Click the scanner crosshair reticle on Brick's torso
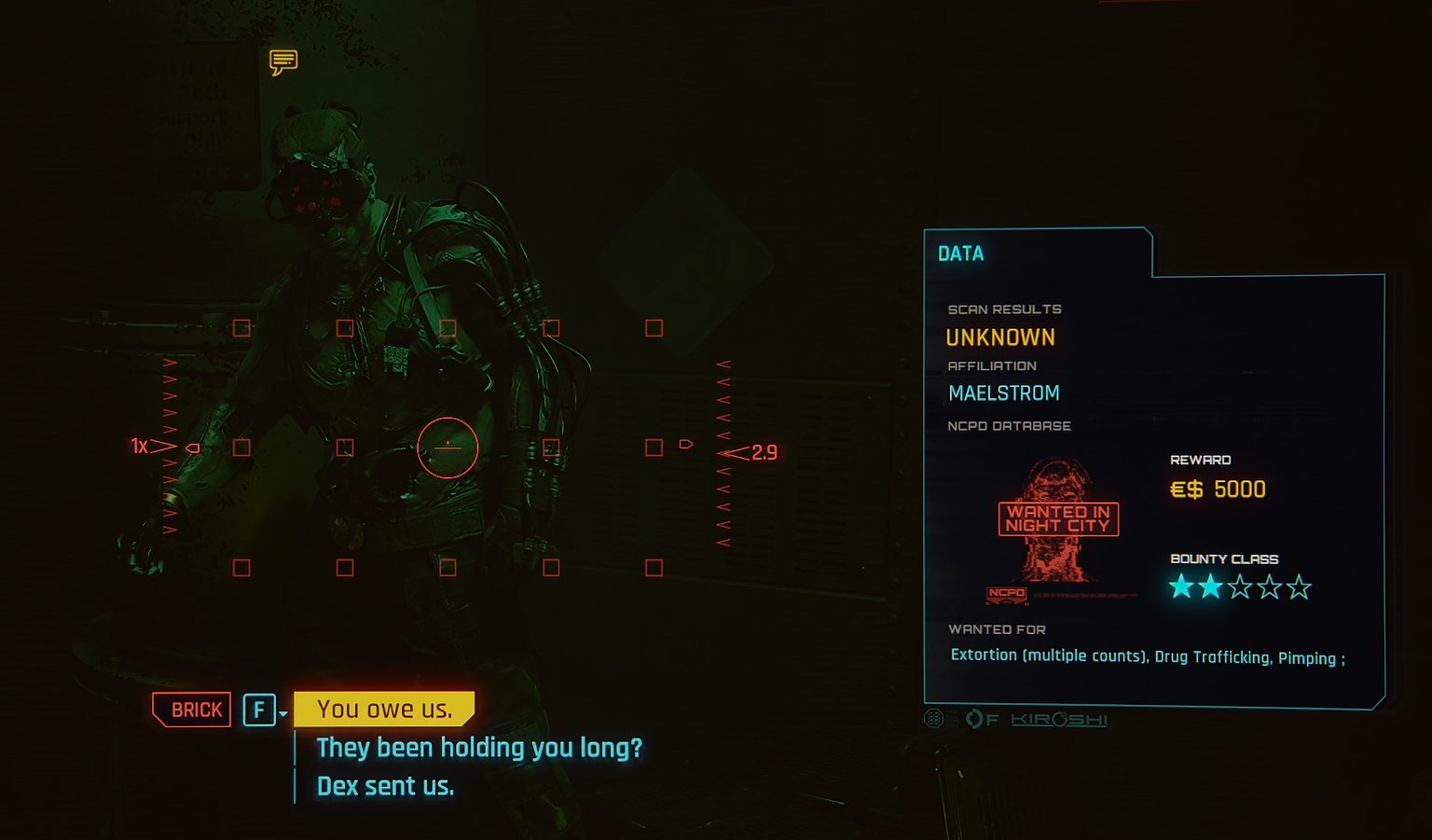 (x=447, y=448)
